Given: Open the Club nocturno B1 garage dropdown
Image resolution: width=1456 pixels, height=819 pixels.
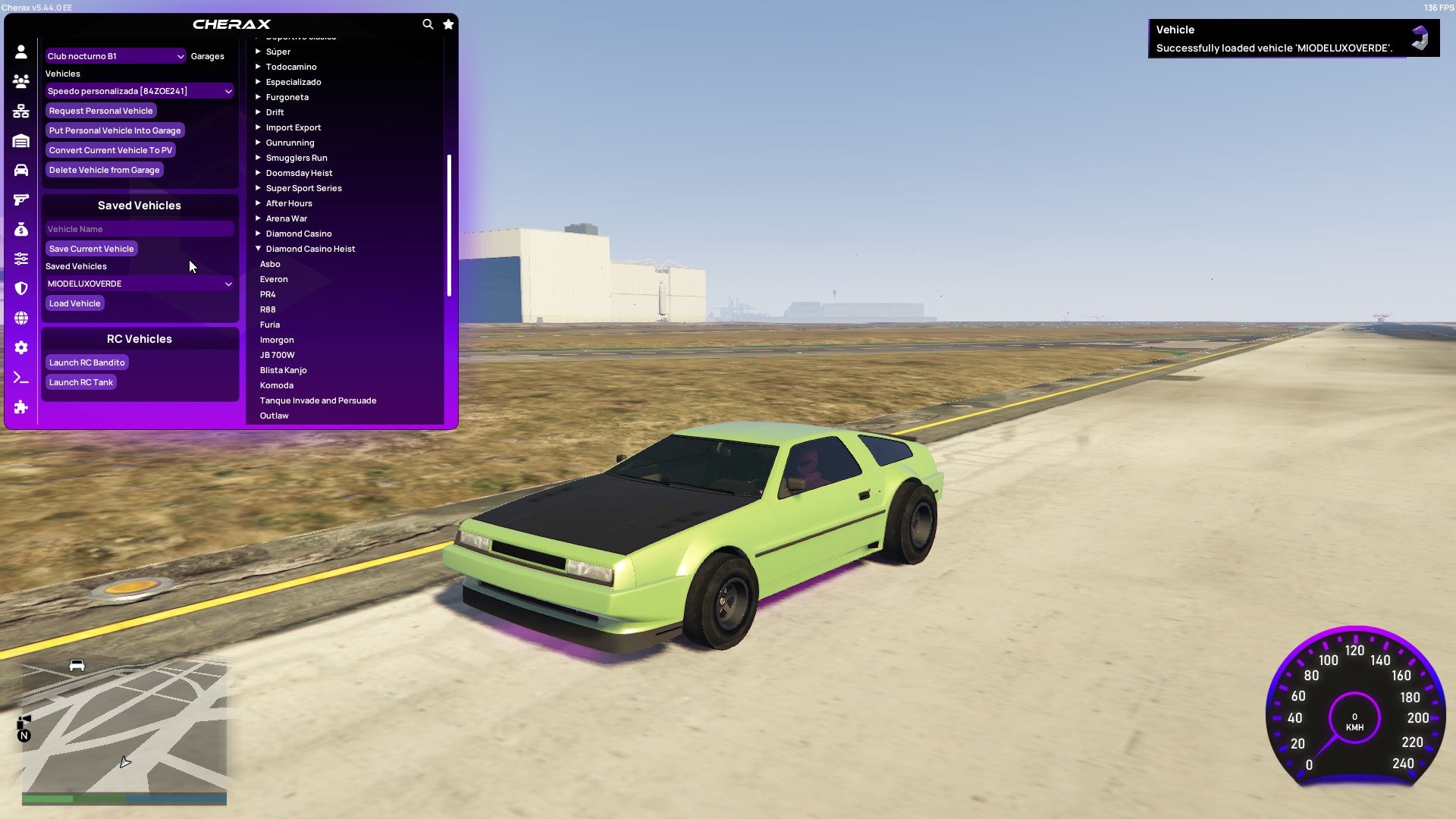Looking at the screenshot, I should pyautogui.click(x=115, y=55).
